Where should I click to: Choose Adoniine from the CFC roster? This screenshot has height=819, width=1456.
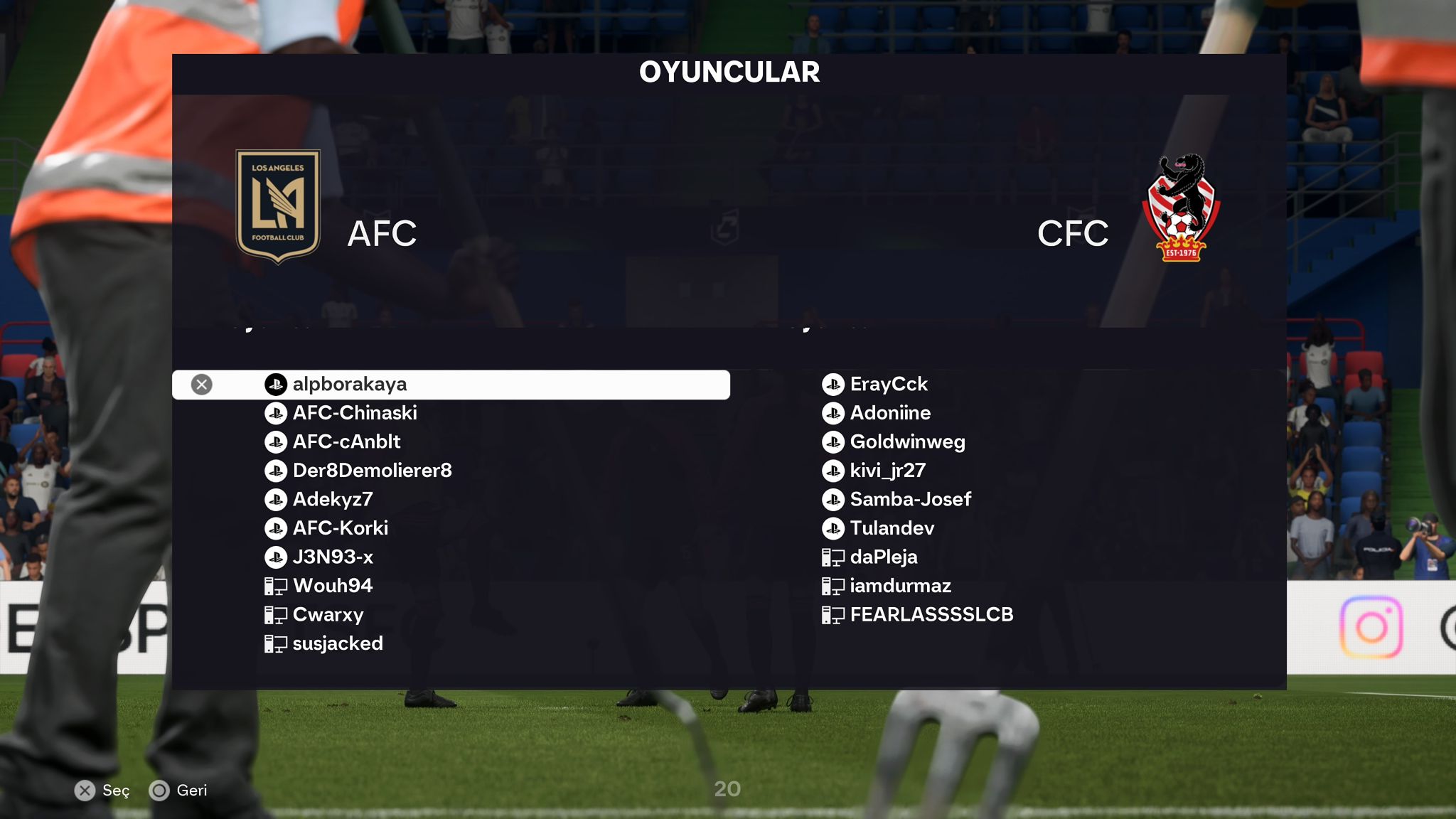pyautogui.click(x=890, y=413)
